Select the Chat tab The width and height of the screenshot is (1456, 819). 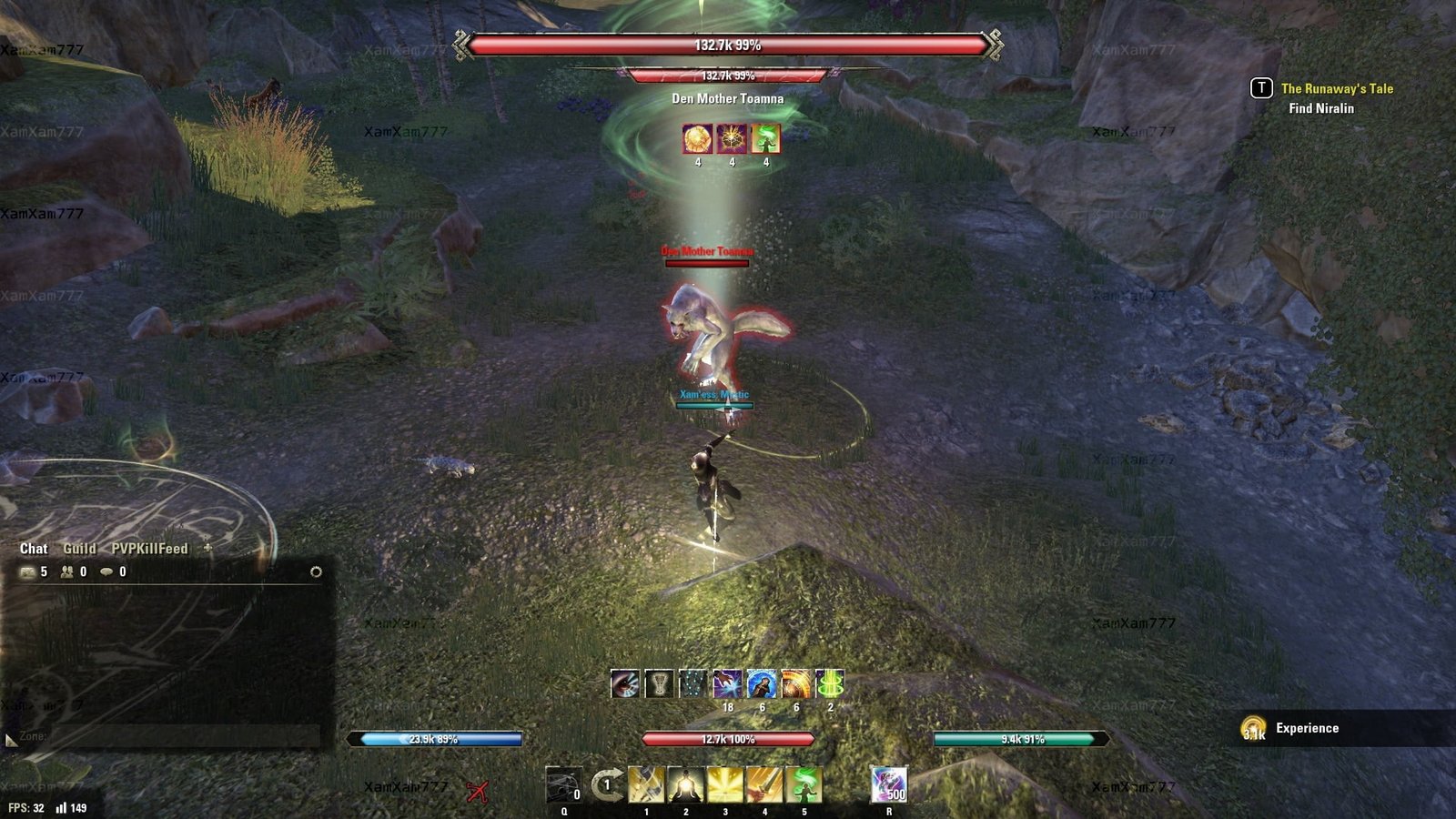(34, 549)
